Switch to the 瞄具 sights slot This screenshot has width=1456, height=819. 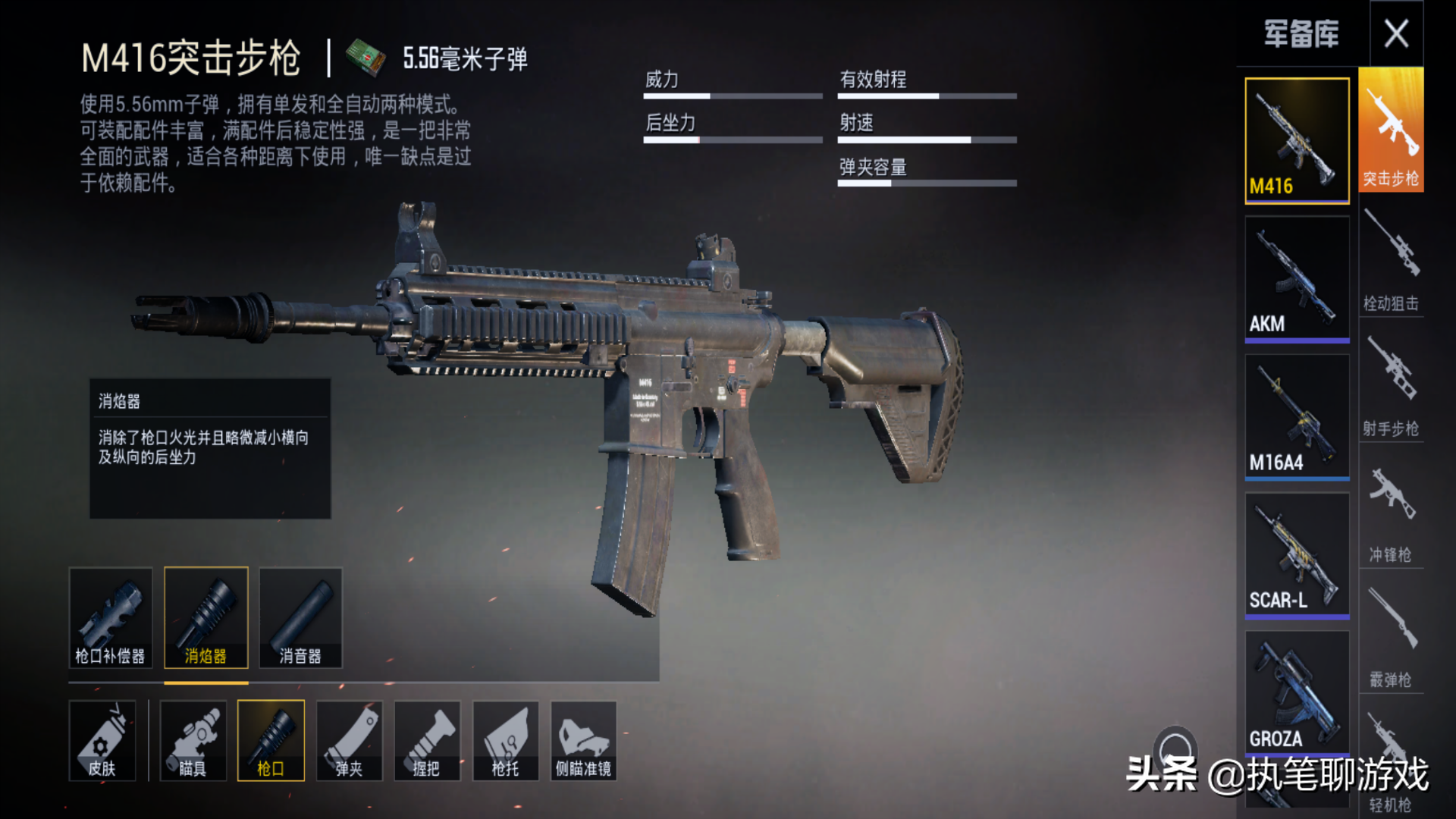(193, 740)
